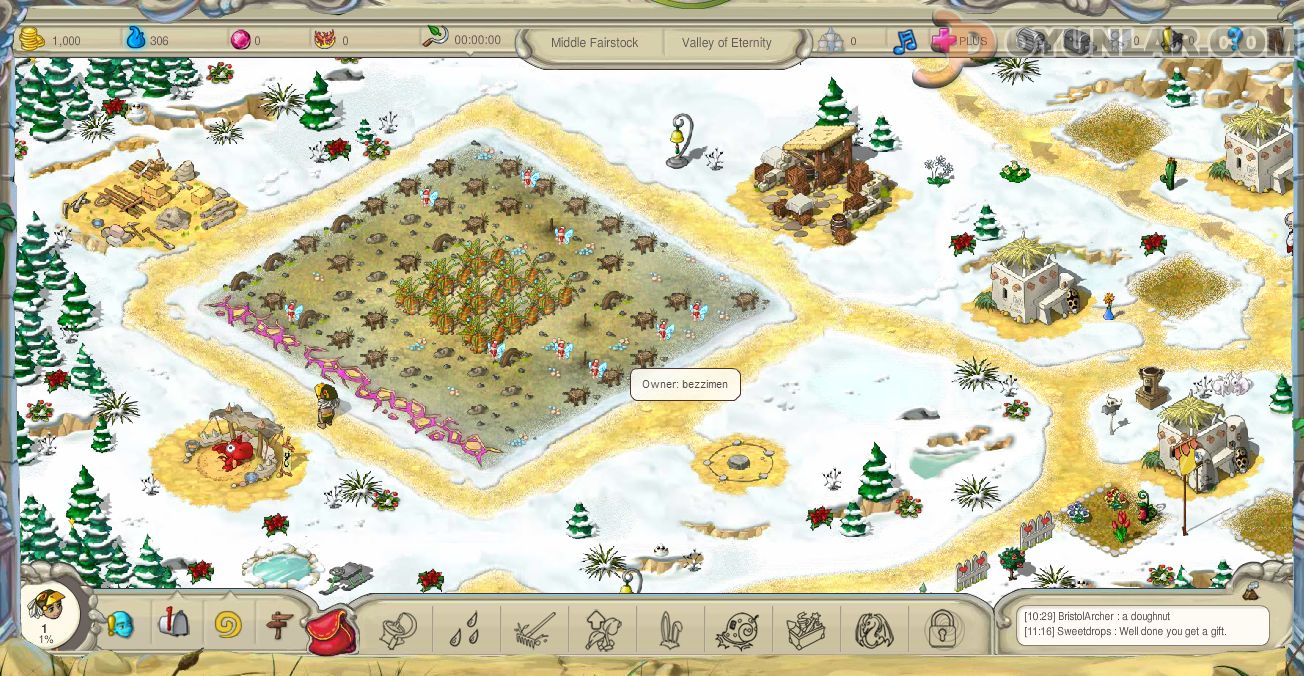
Task: Open the pink PLUS membership button
Action: 958,42
